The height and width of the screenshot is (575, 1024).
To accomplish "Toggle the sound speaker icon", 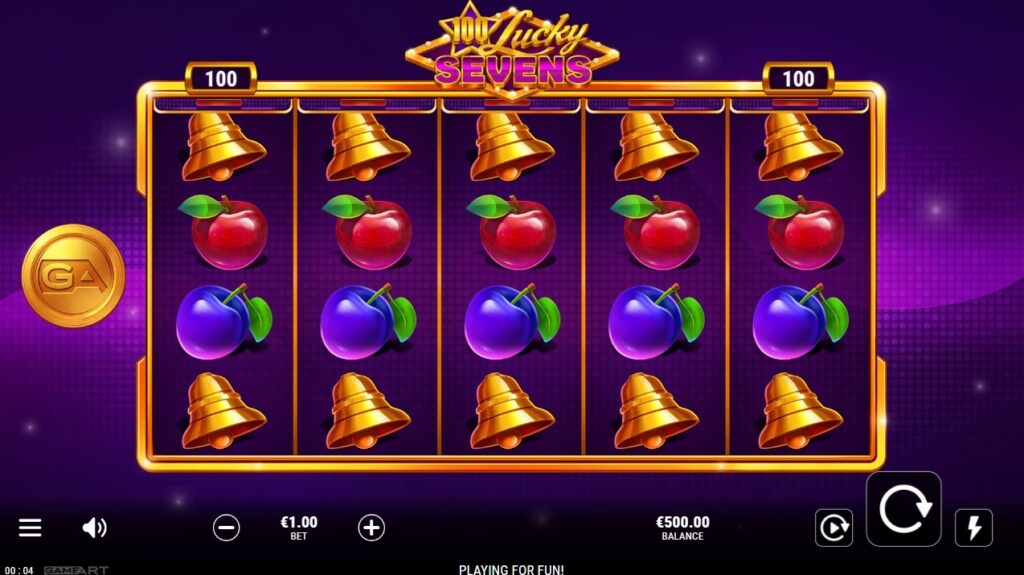I will pos(94,527).
